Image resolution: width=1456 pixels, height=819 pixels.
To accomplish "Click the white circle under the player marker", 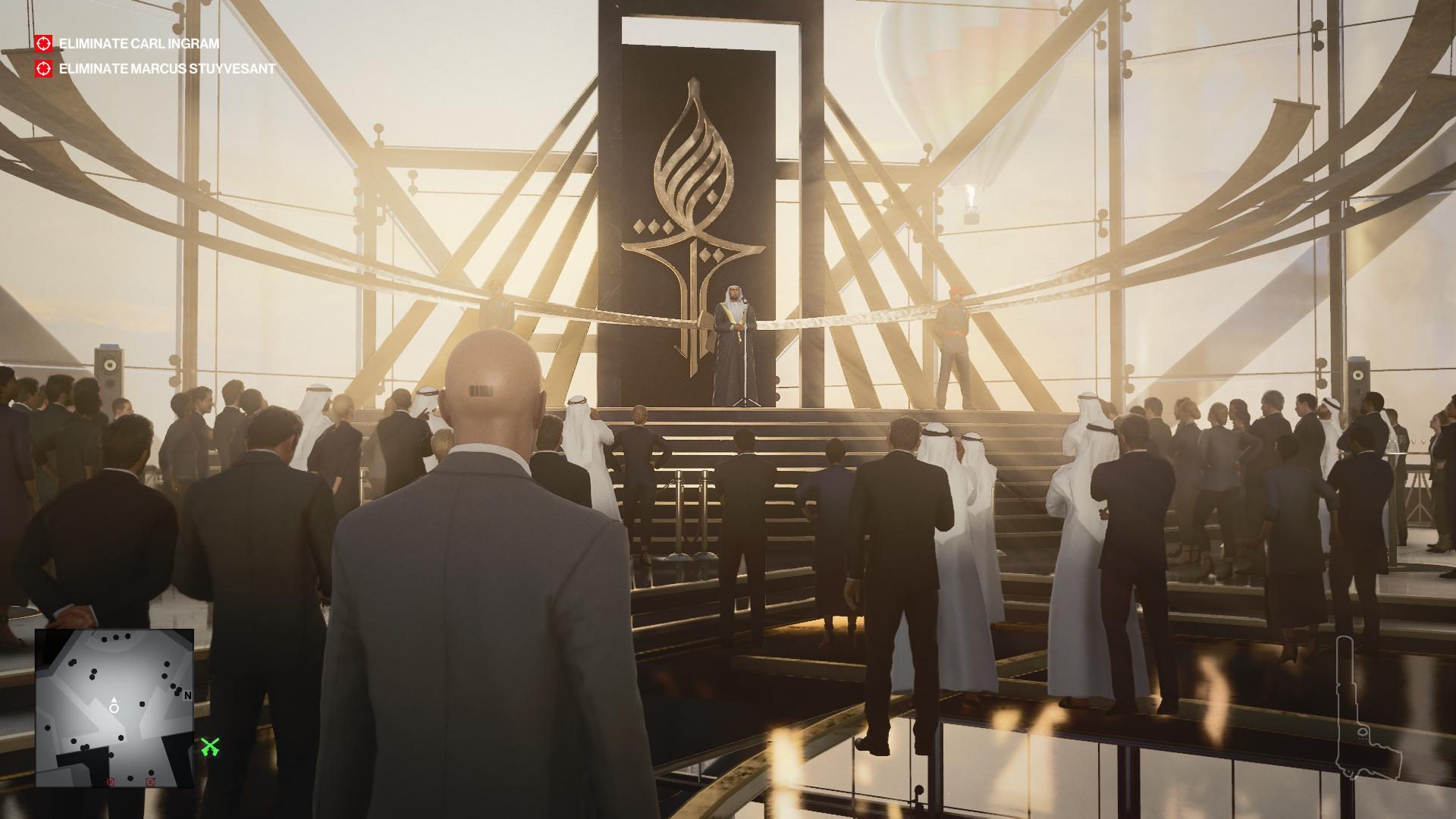I will (114, 708).
